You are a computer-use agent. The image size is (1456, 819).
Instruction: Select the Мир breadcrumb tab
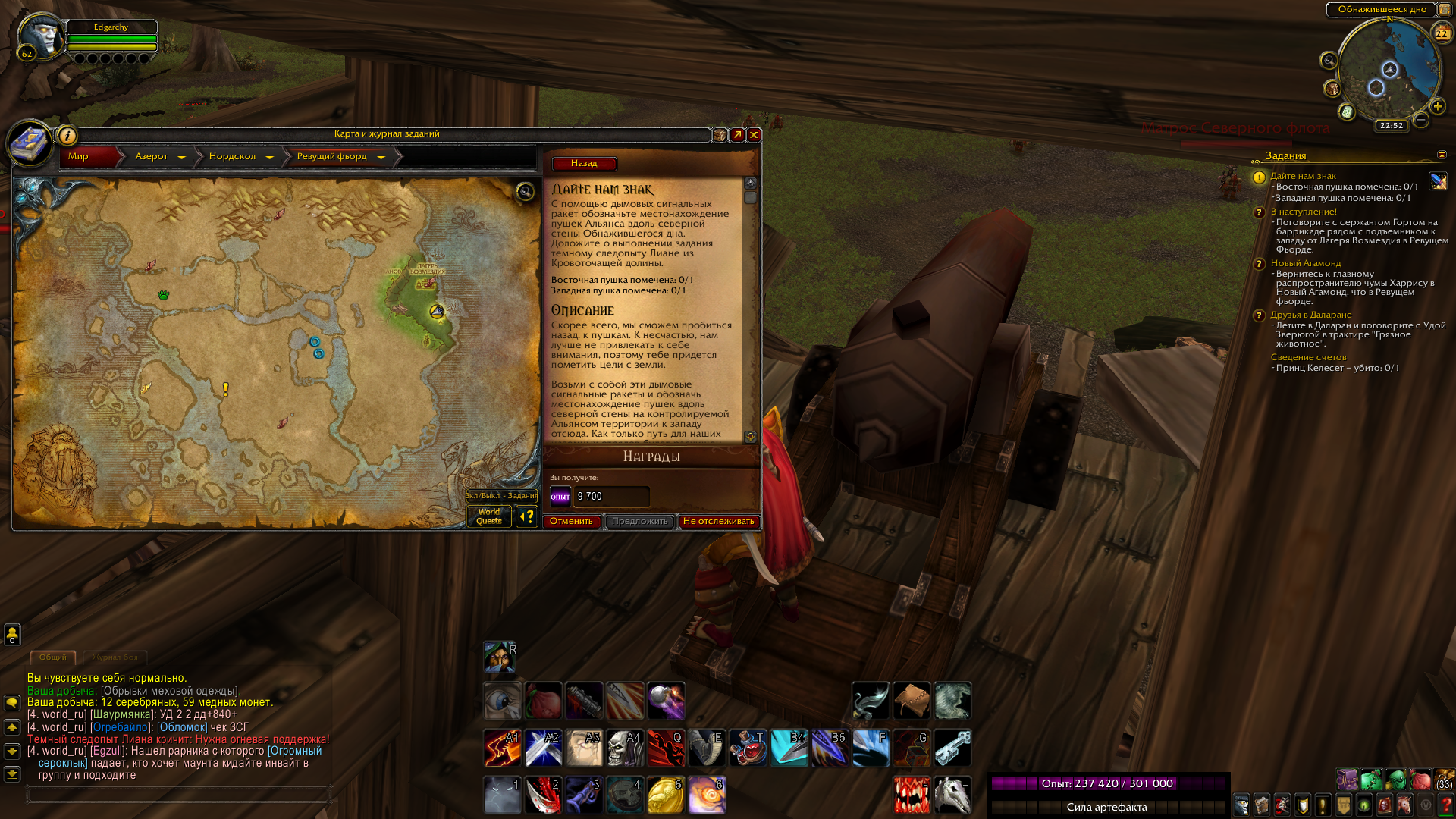[79, 157]
